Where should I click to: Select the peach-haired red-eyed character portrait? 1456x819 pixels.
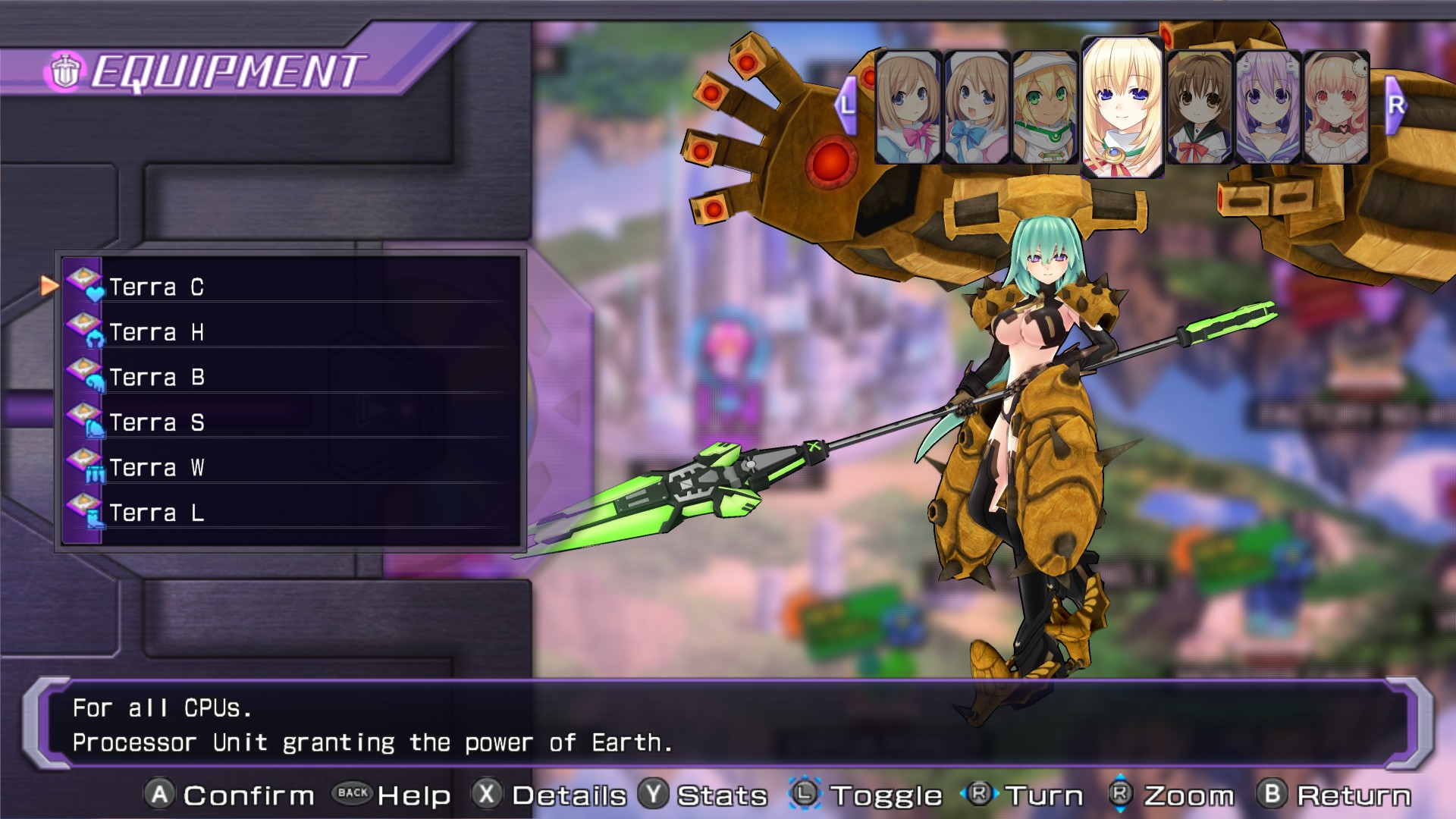1336,108
